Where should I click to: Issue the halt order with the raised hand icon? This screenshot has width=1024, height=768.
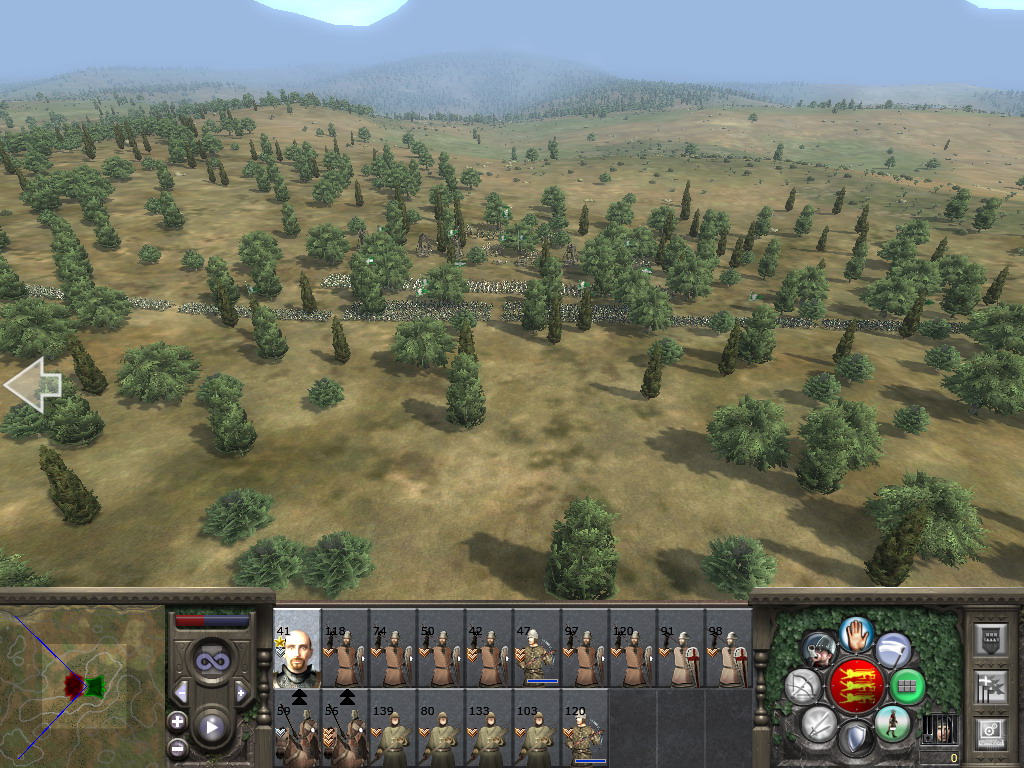[x=856, y=633]
